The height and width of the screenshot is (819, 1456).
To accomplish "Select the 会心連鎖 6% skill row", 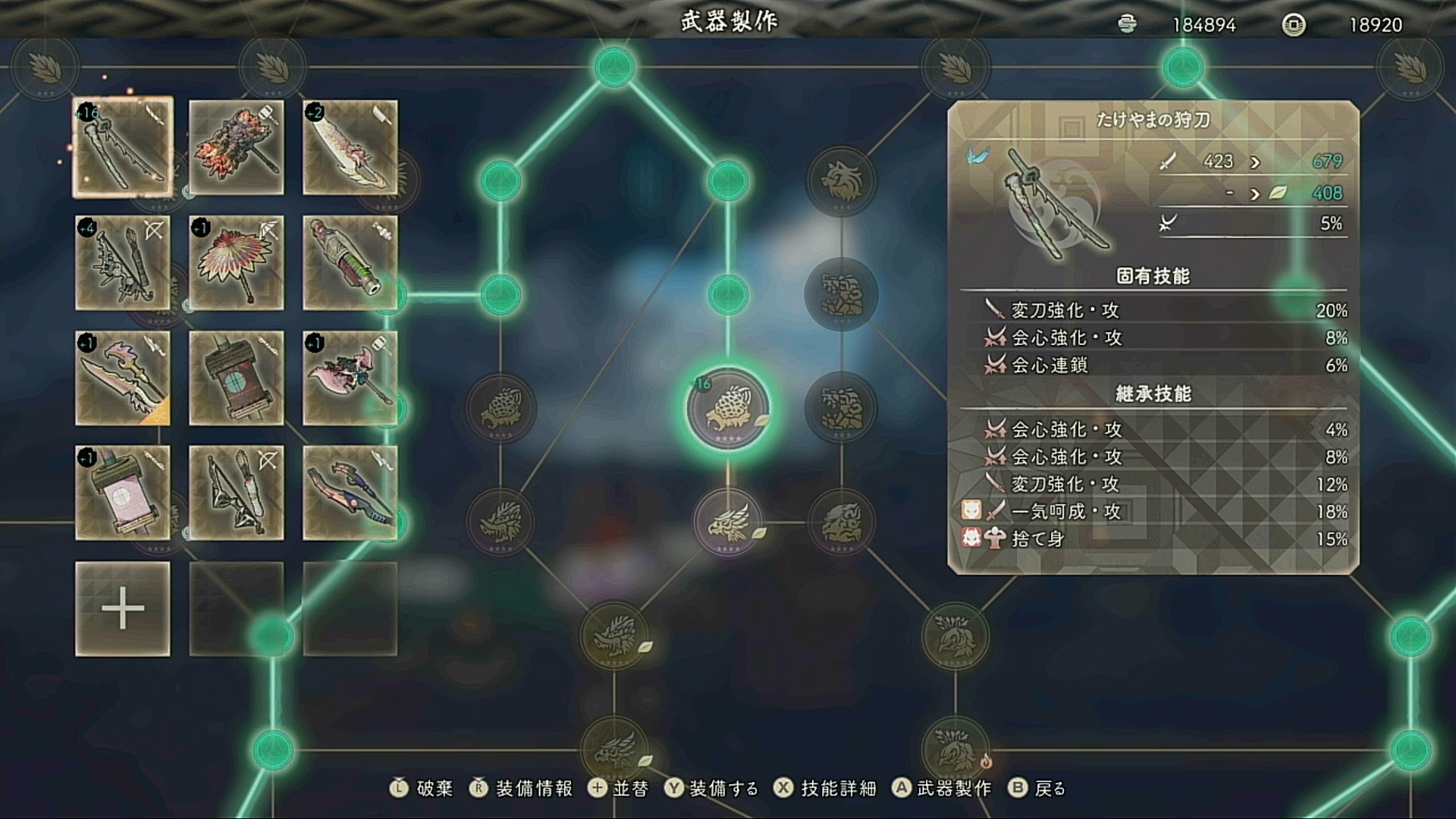I will (x=1153, y=365).
